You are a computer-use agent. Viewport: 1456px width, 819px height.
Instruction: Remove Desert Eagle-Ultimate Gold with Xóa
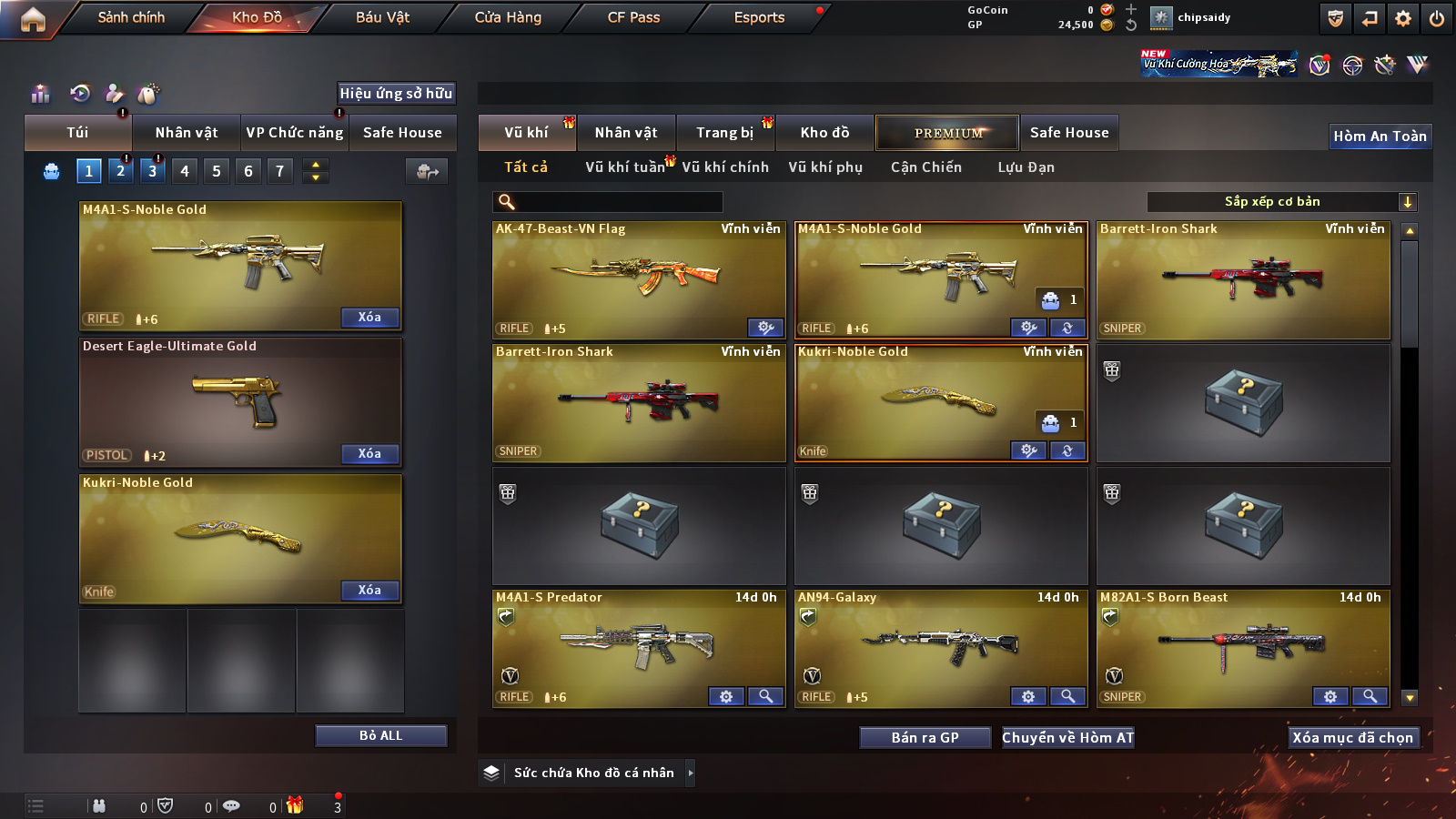[369, 454]
